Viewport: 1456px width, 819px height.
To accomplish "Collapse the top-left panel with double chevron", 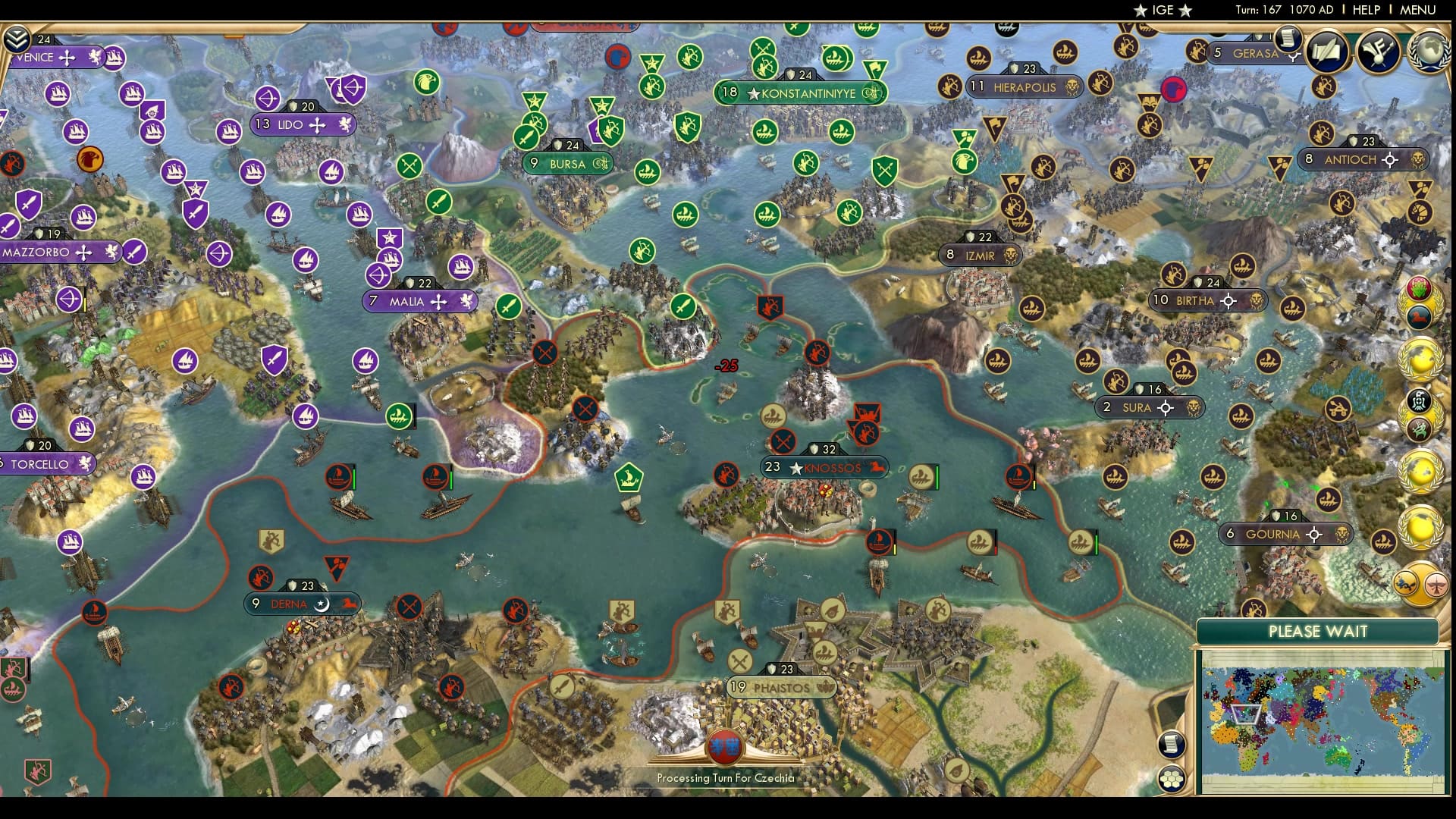I will point(16,38).
